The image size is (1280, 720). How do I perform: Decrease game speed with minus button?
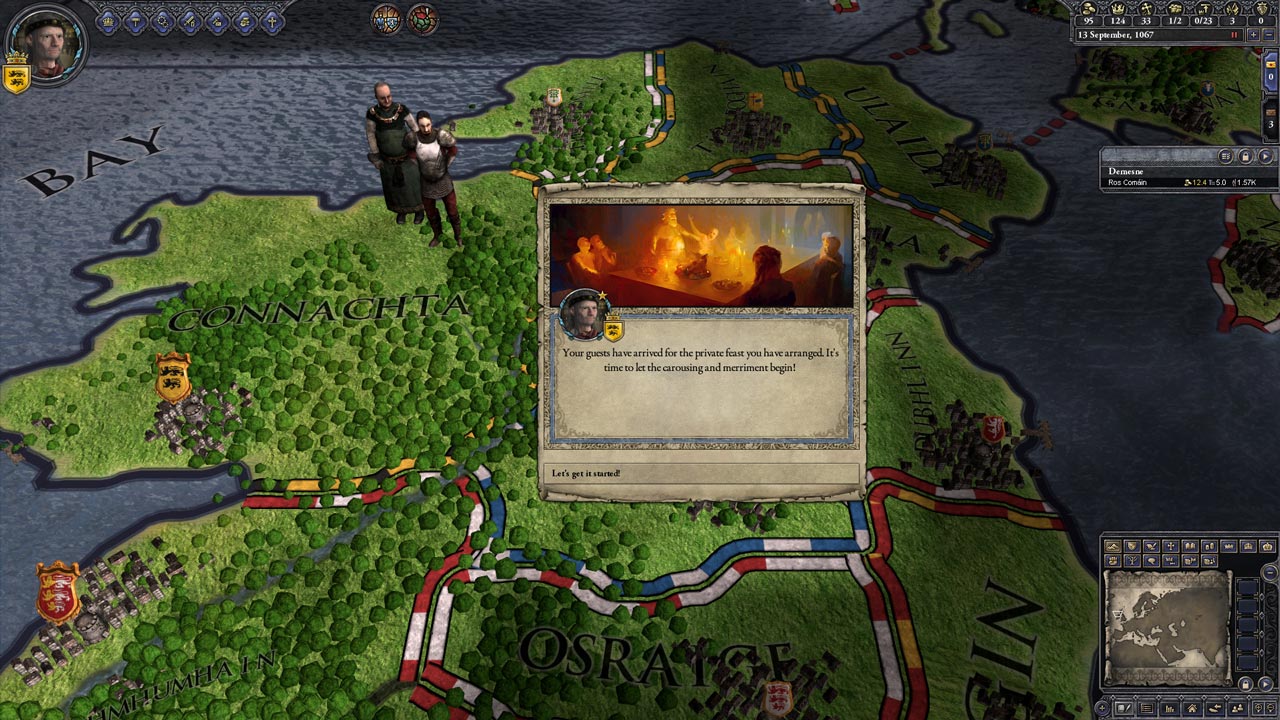(1269, 35)
